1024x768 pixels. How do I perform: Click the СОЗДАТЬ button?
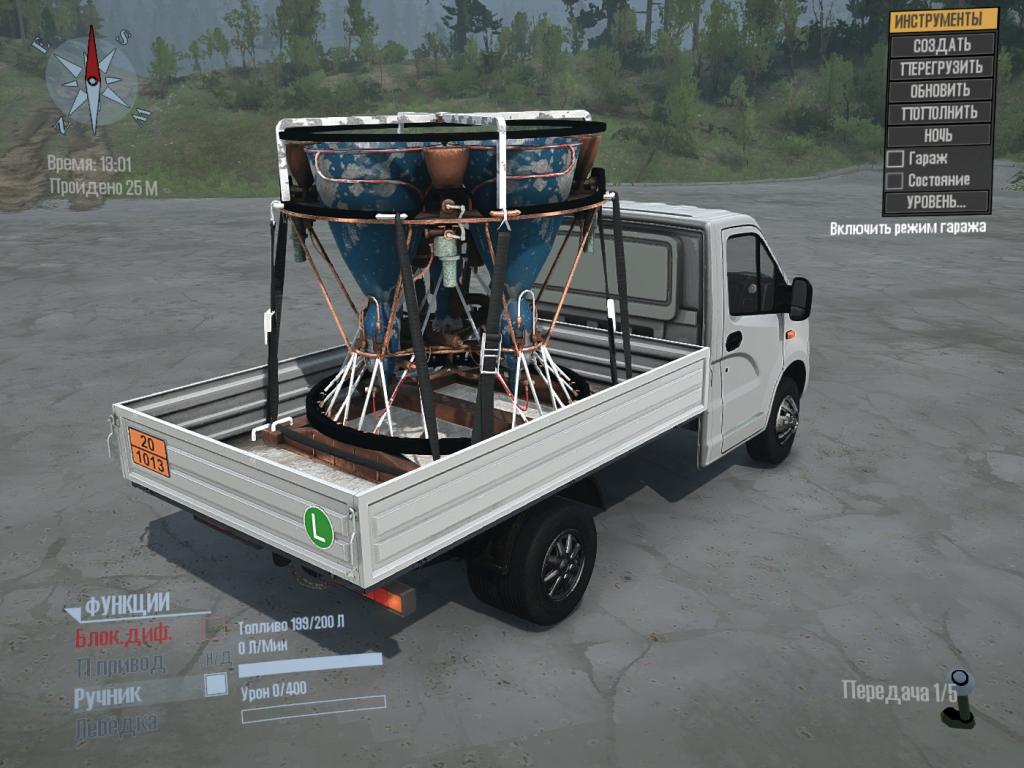[941, 45]
